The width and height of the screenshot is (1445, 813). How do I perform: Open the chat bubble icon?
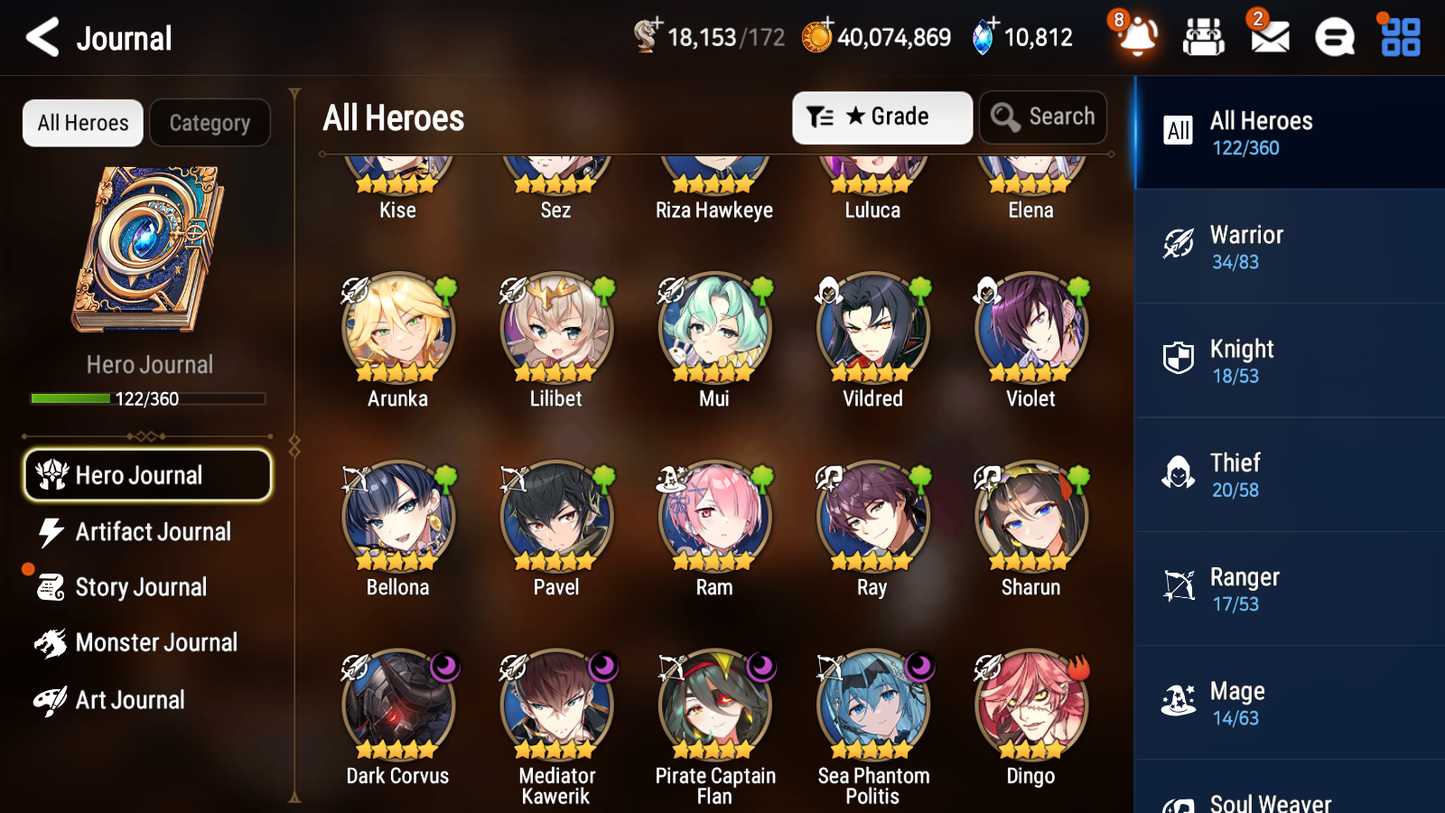click(x=1333, y=37)
